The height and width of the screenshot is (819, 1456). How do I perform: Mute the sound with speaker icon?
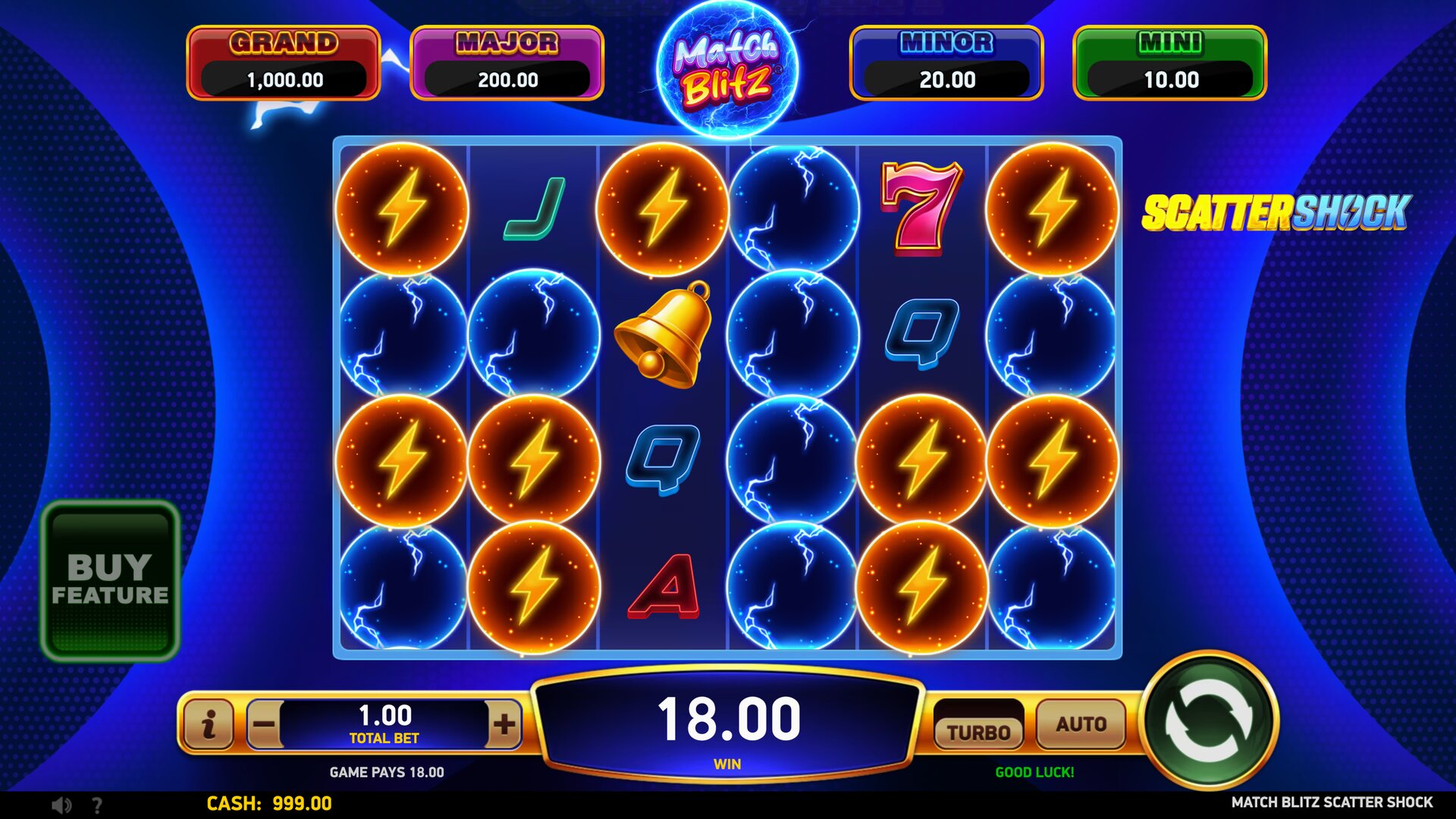tap(61, 805)
